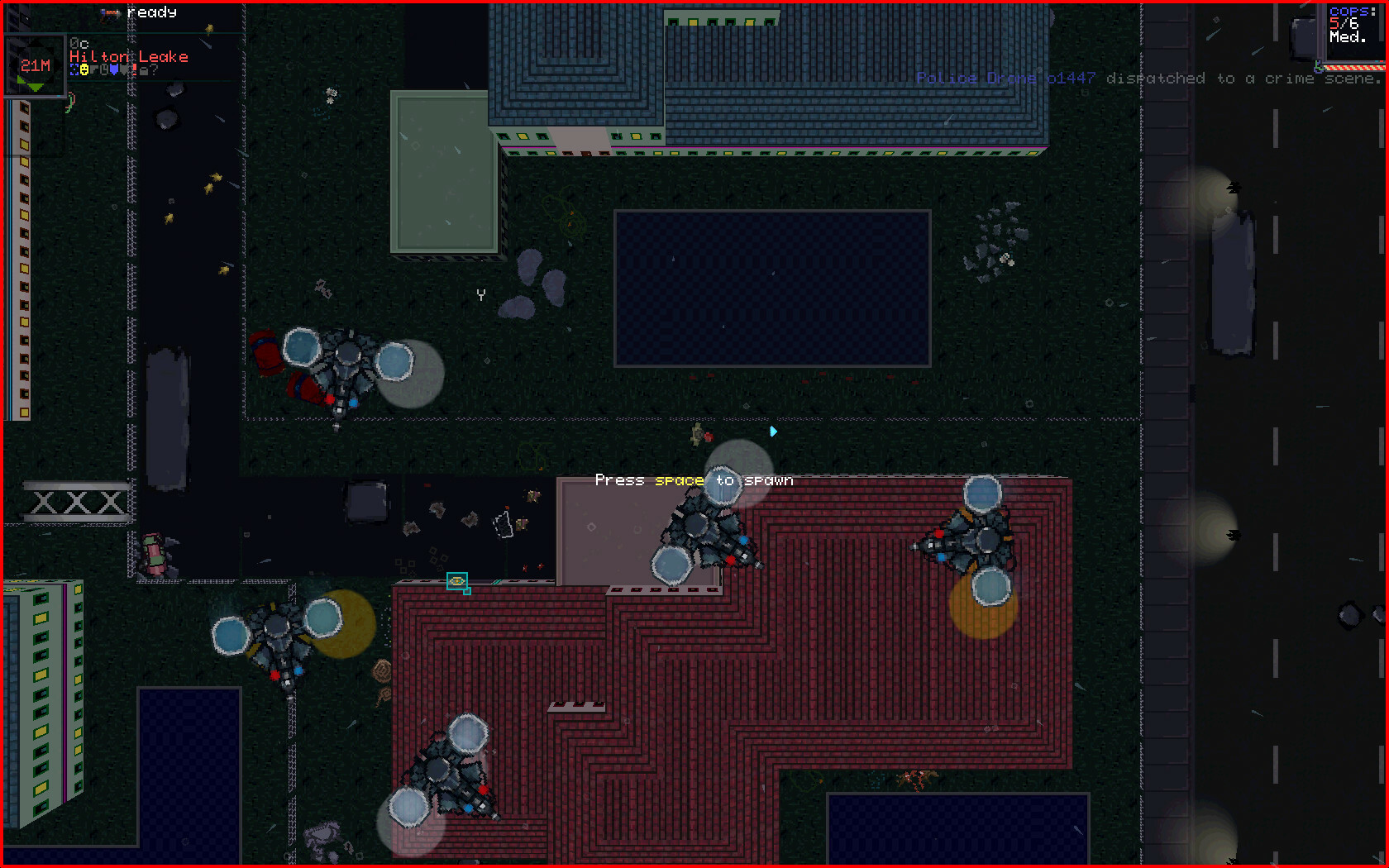
Task: Click the gray arrow above 21M marker
Action: tap(37, 43)
